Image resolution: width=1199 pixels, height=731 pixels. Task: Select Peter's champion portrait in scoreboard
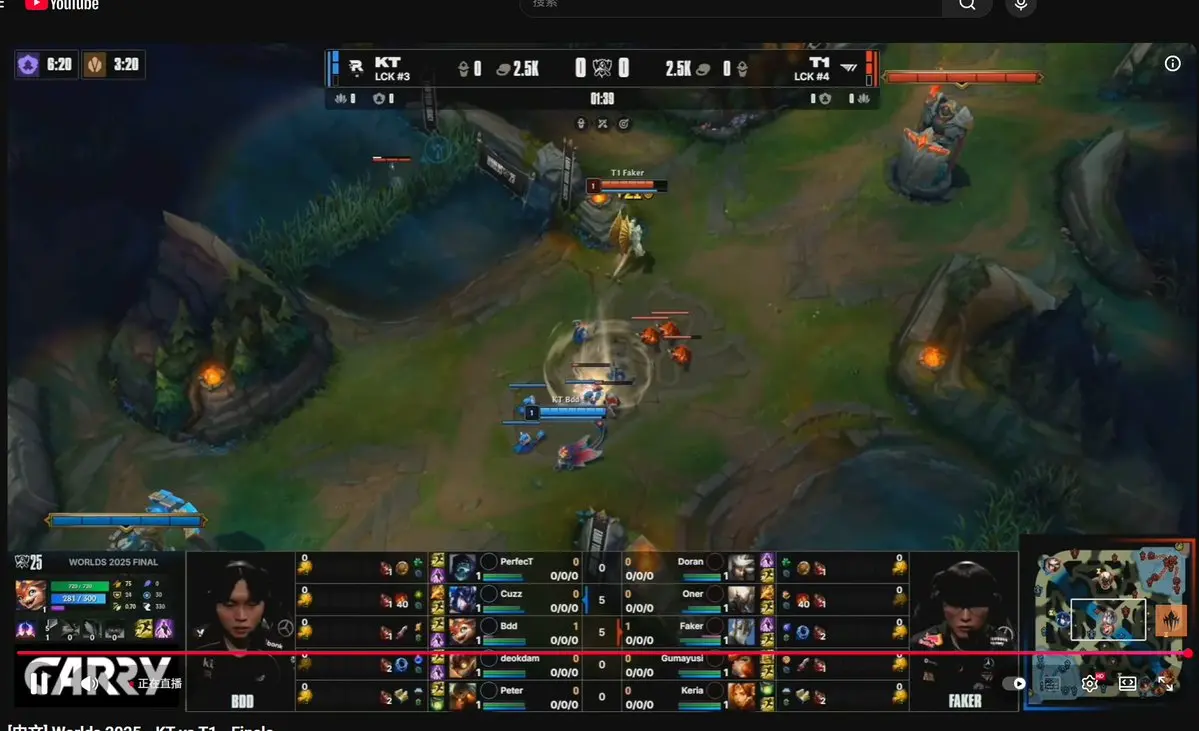point(462,696)
